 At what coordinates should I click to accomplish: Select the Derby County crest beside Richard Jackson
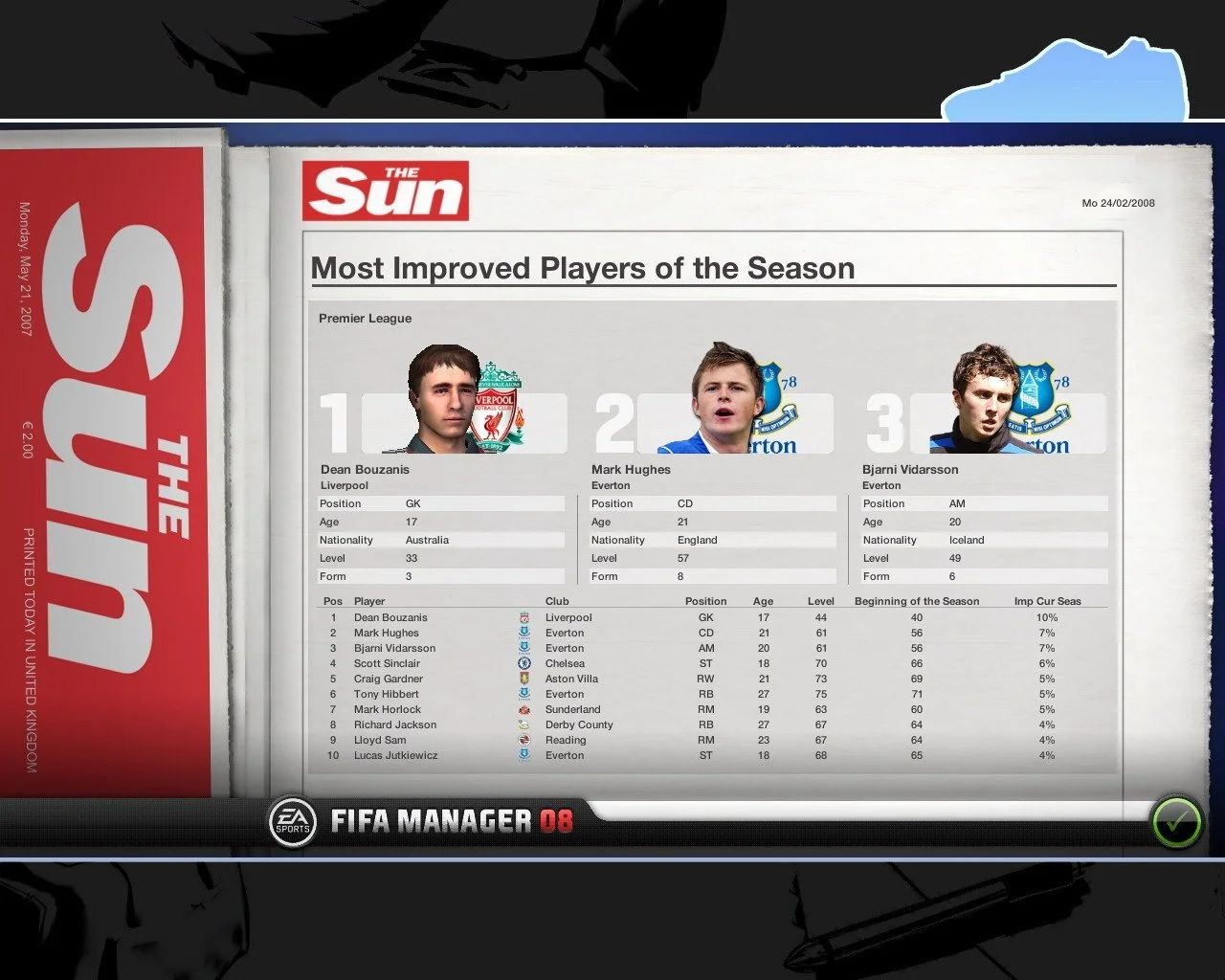tap(523, 724)
